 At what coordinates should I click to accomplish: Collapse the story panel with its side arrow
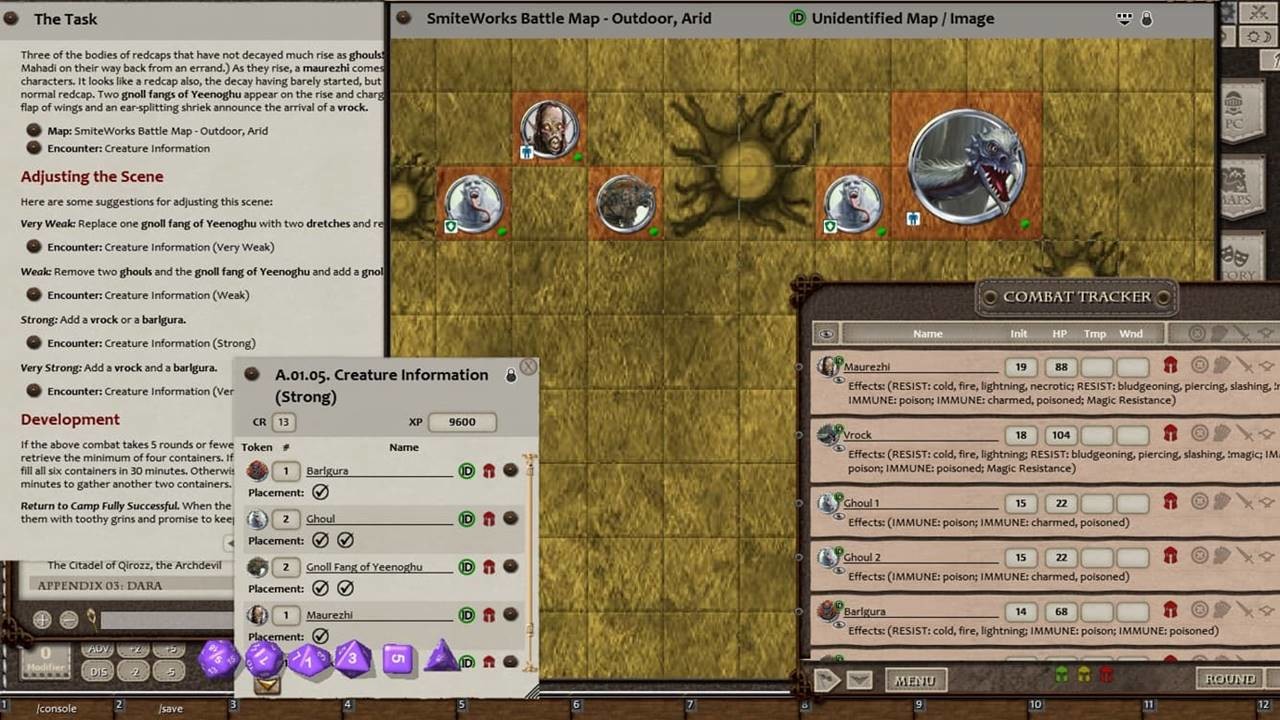pos(232,543)
